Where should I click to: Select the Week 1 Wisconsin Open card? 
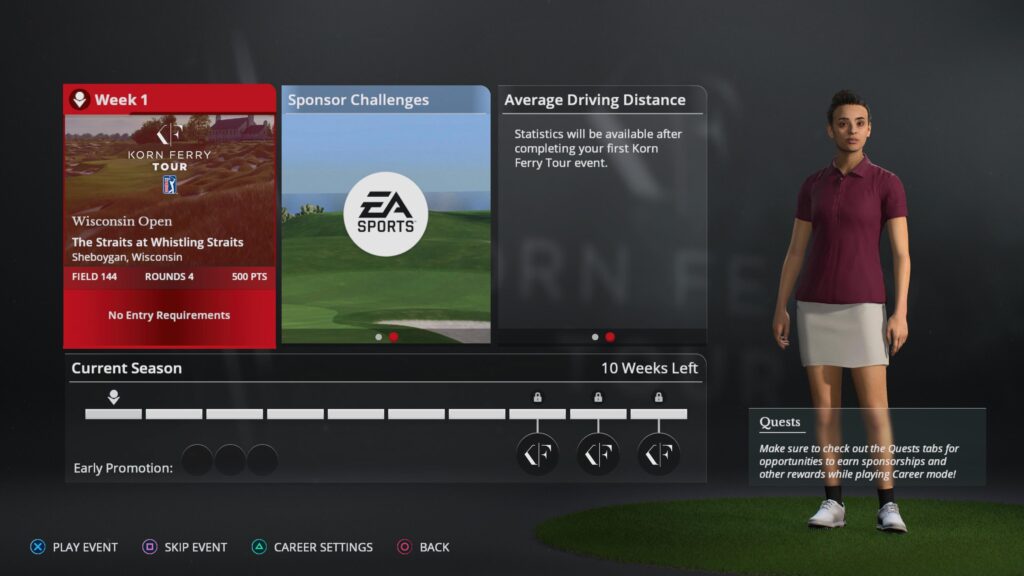pos(169,215)
